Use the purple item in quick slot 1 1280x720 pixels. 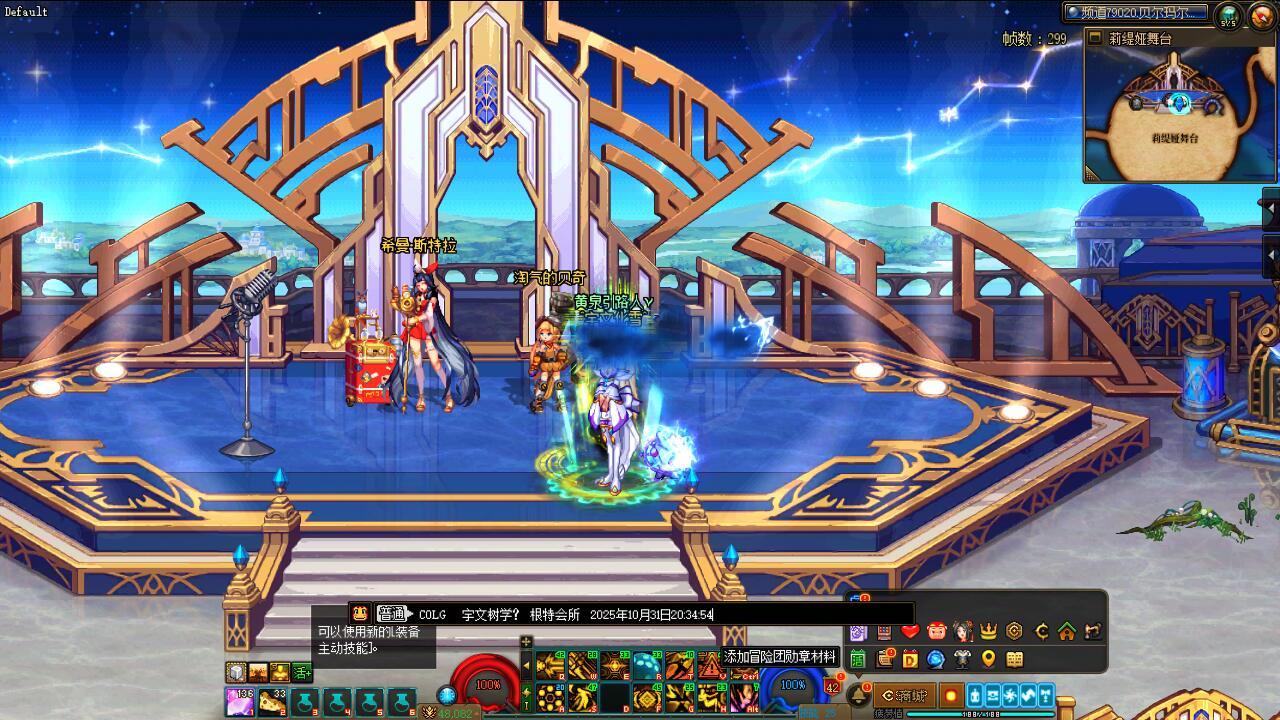pyautogui.click(x=241, y=702)
